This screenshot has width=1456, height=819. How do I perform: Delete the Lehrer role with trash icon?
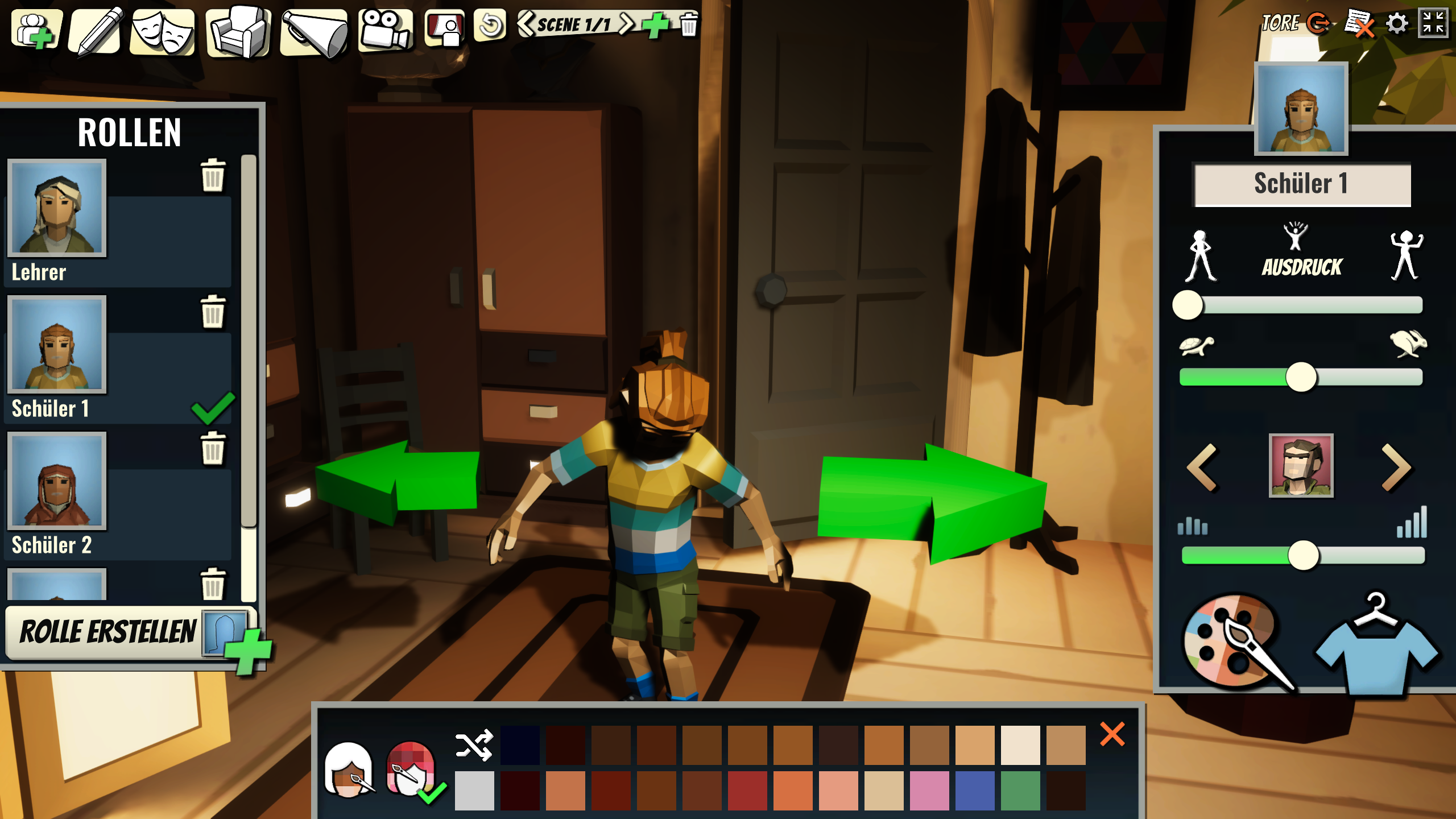point(213,175)
